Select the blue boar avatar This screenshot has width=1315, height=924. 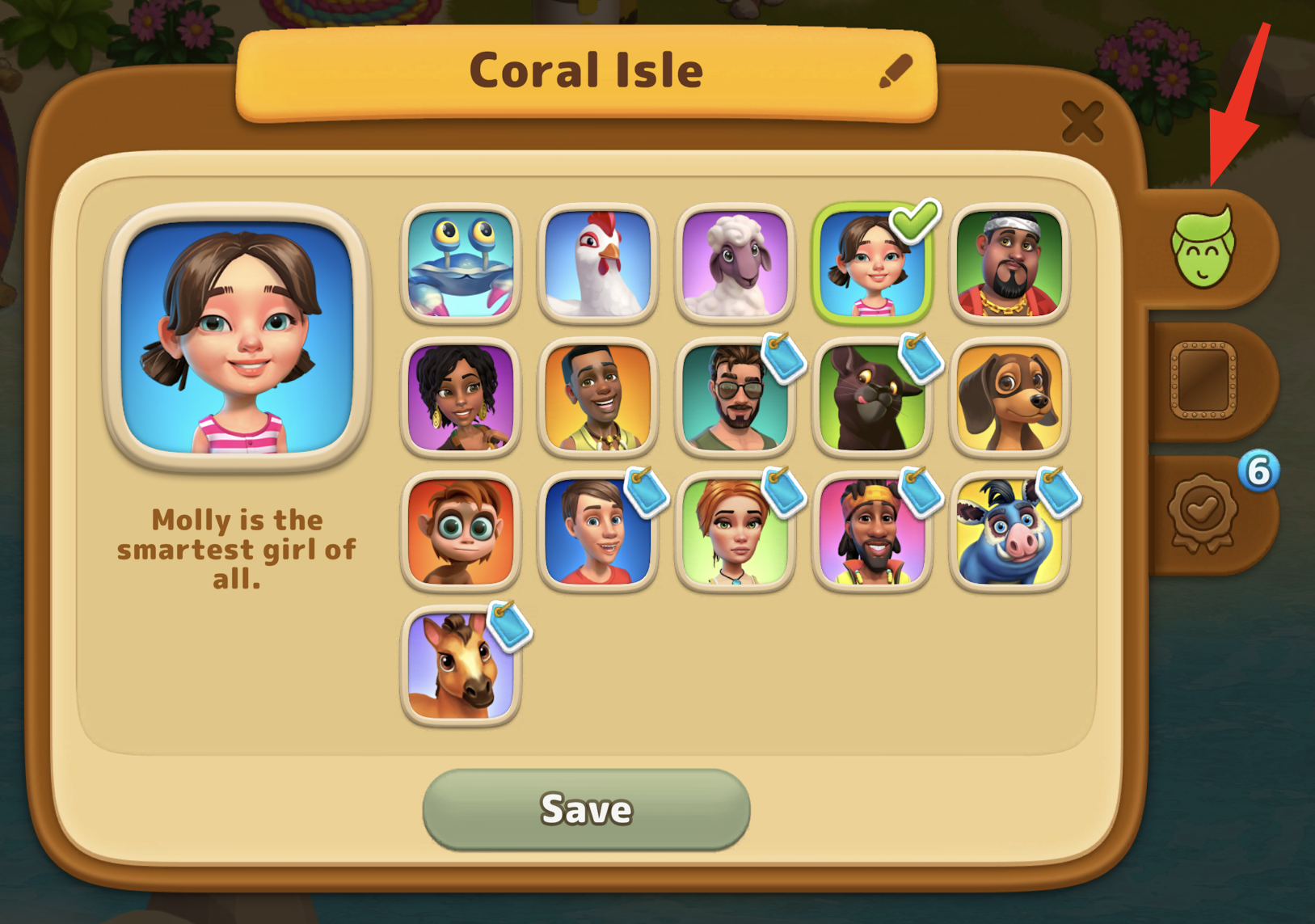click(1009, 531)
